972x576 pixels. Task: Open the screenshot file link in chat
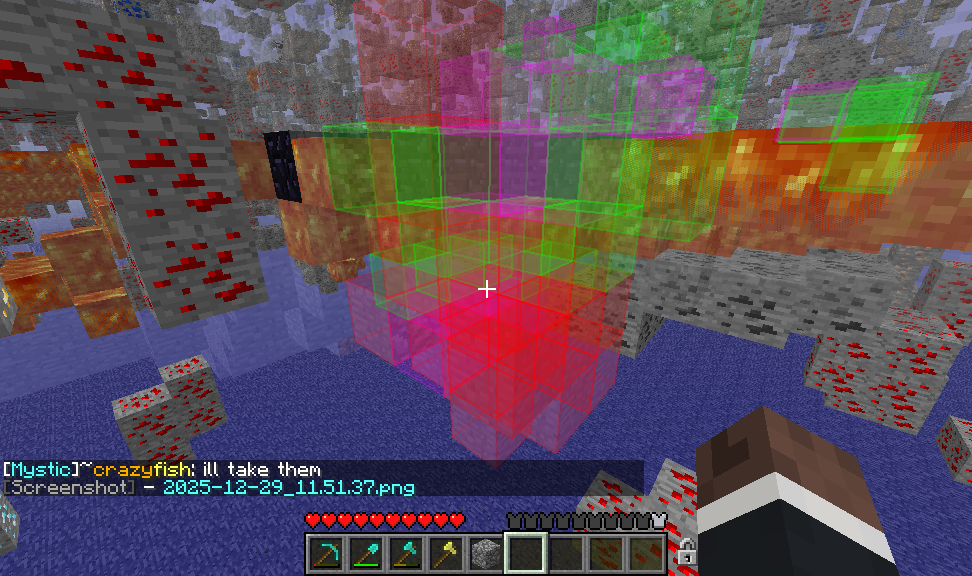click(x=287, y=487)
